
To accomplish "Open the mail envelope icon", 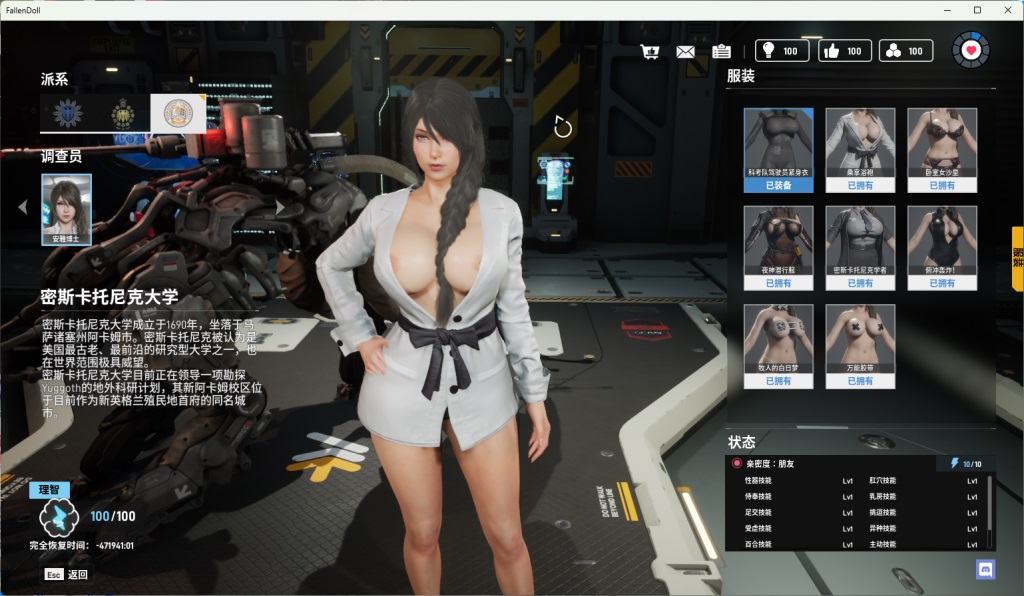I will (685, 51).
